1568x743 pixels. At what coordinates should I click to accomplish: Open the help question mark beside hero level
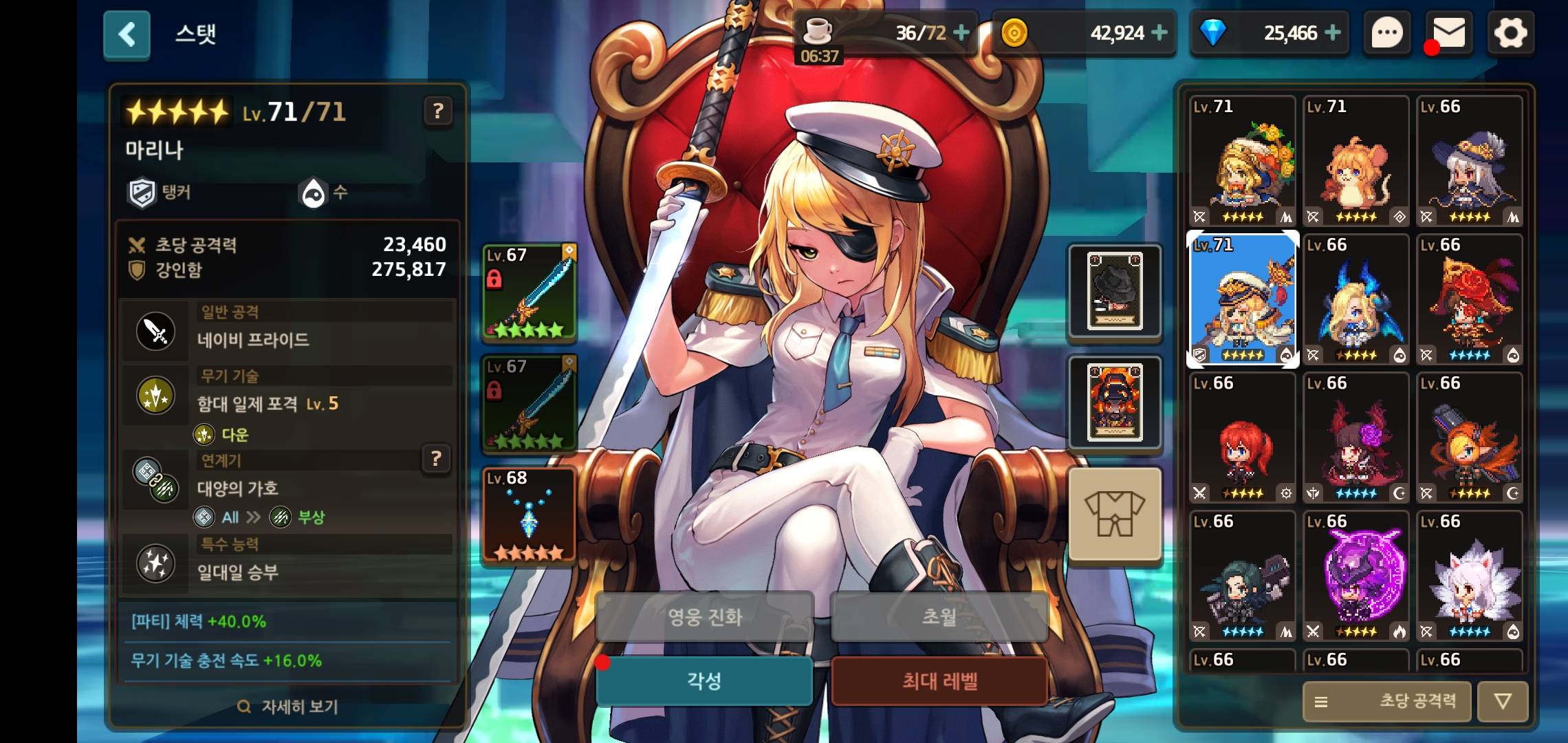point(438,111)
